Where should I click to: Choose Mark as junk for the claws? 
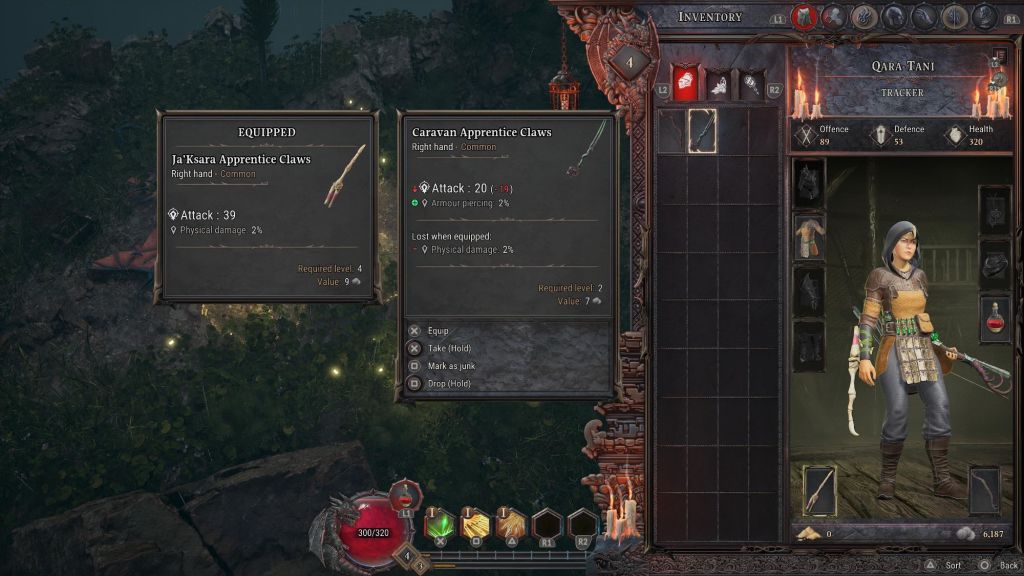coord(448,366)
